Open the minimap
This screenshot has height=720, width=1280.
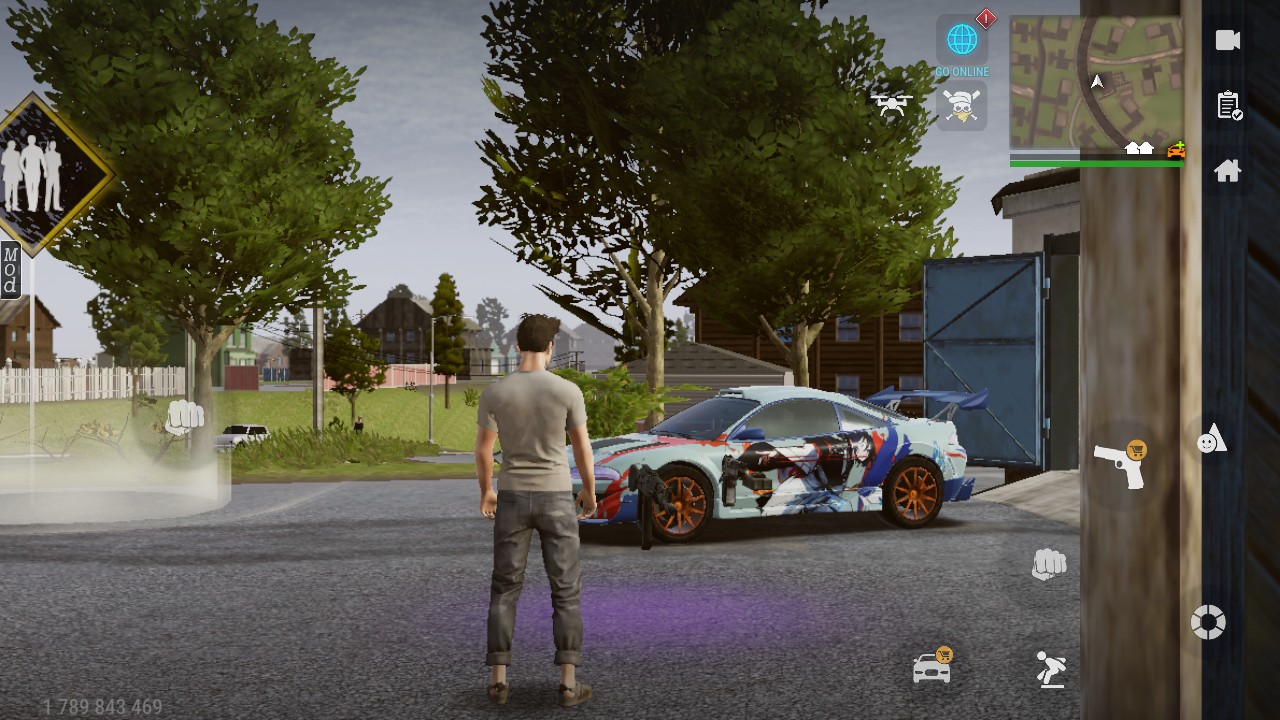(1096, 82)
